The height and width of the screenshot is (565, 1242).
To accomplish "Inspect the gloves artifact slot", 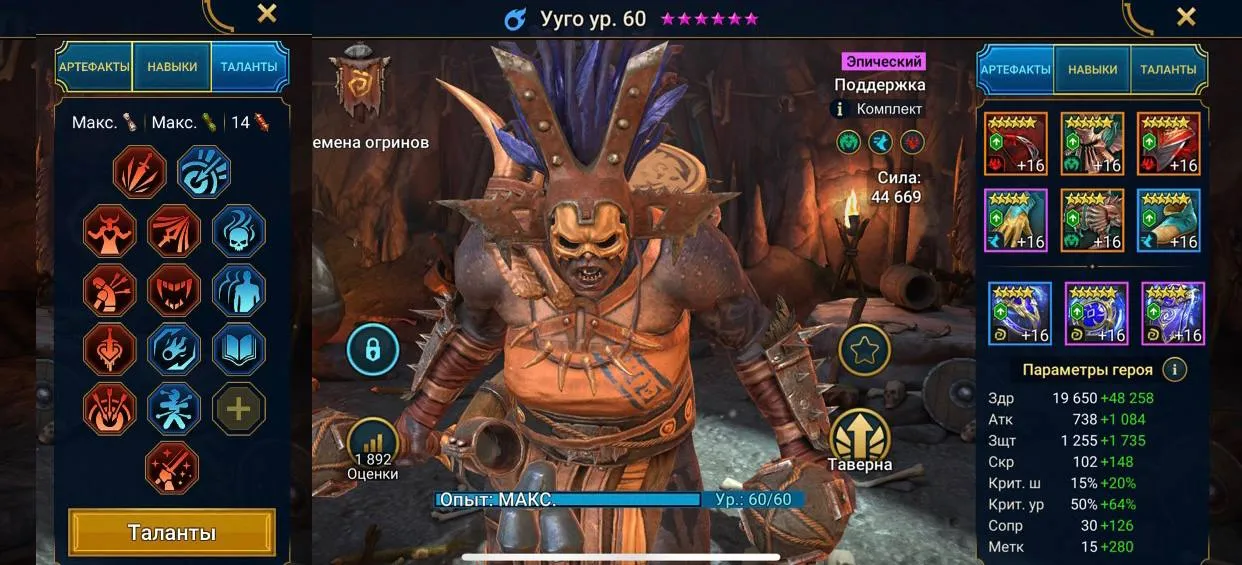I will click(1016, 221).
